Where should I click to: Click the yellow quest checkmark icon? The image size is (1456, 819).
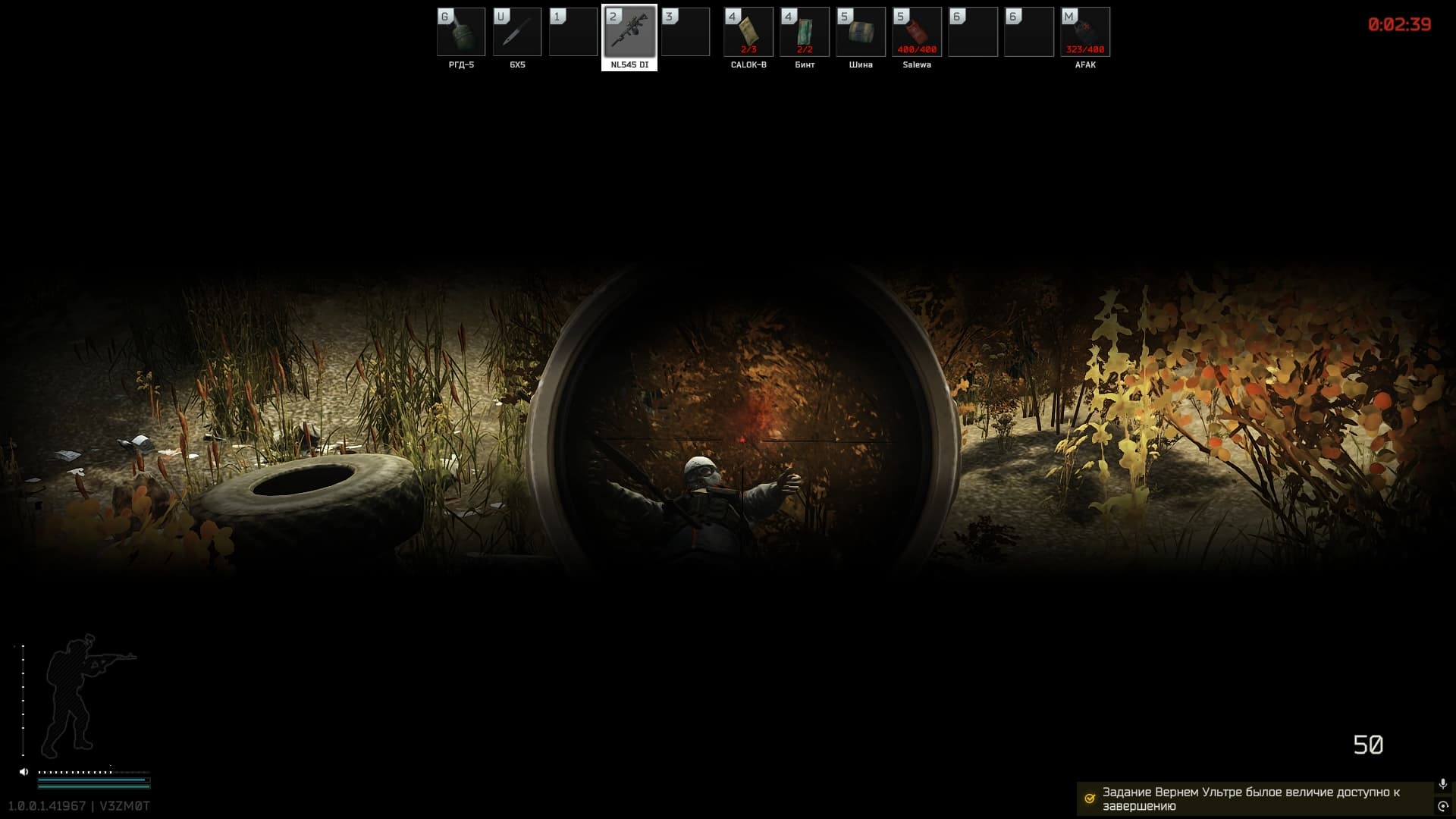[x=1090, y=798]
